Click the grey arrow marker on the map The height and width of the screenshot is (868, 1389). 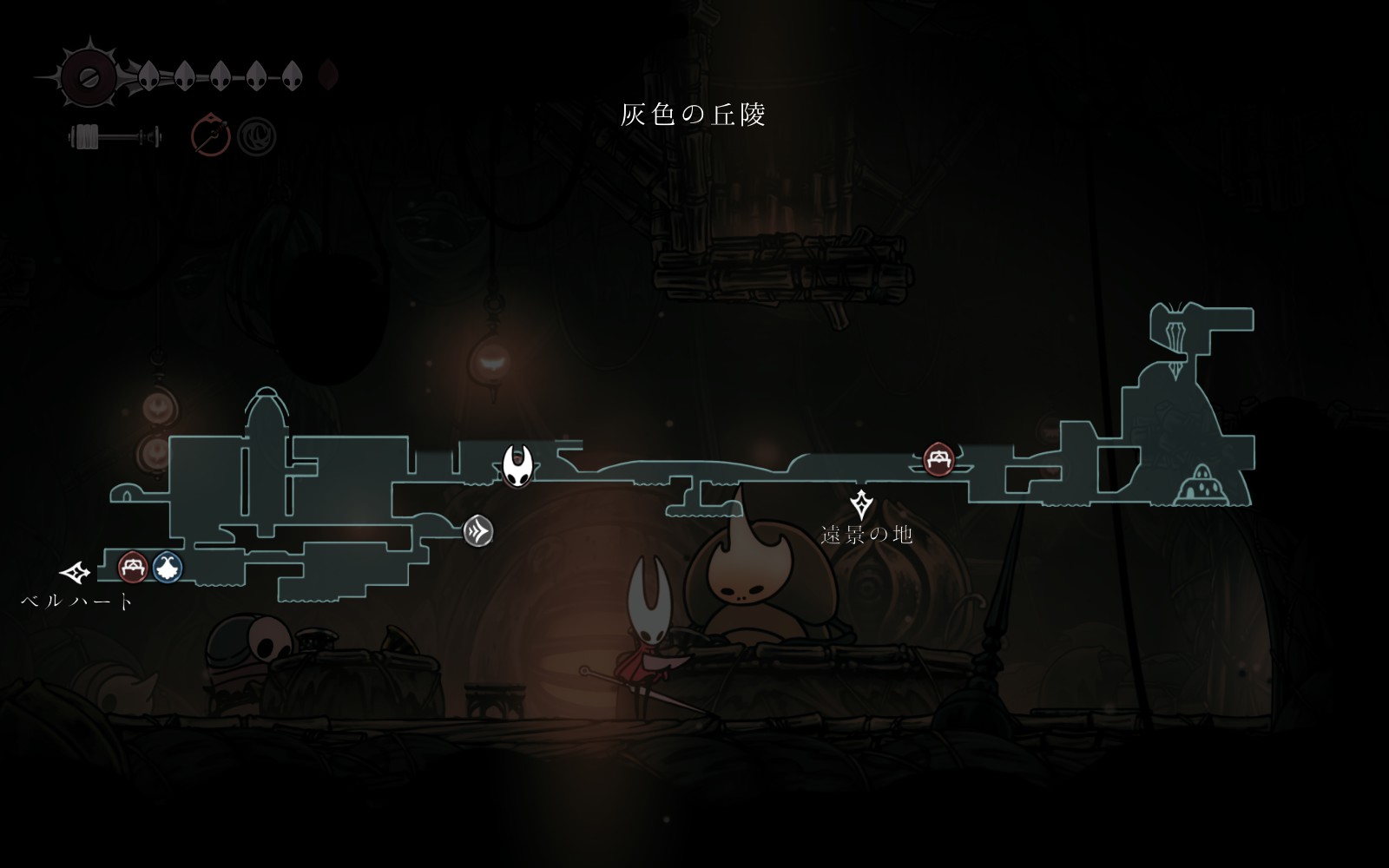[477, 531]
